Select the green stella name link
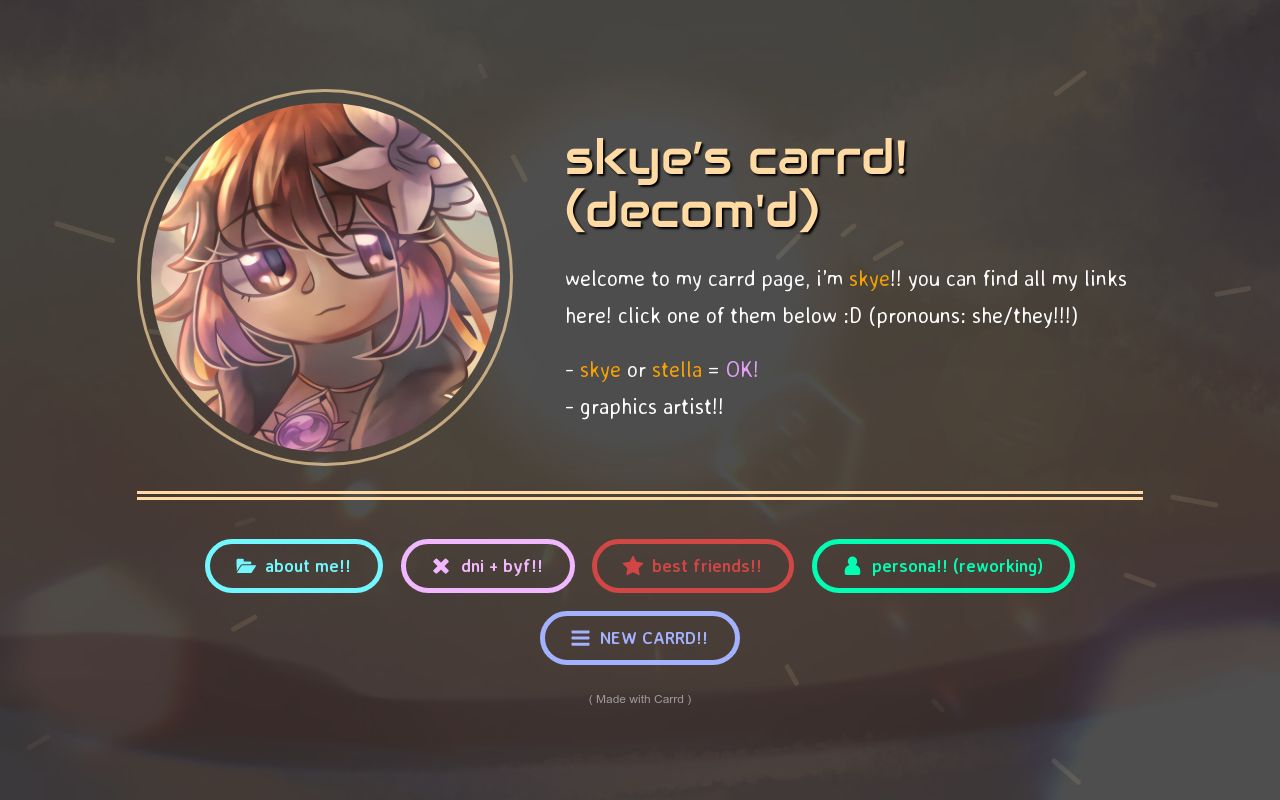 tap(677, 369)
